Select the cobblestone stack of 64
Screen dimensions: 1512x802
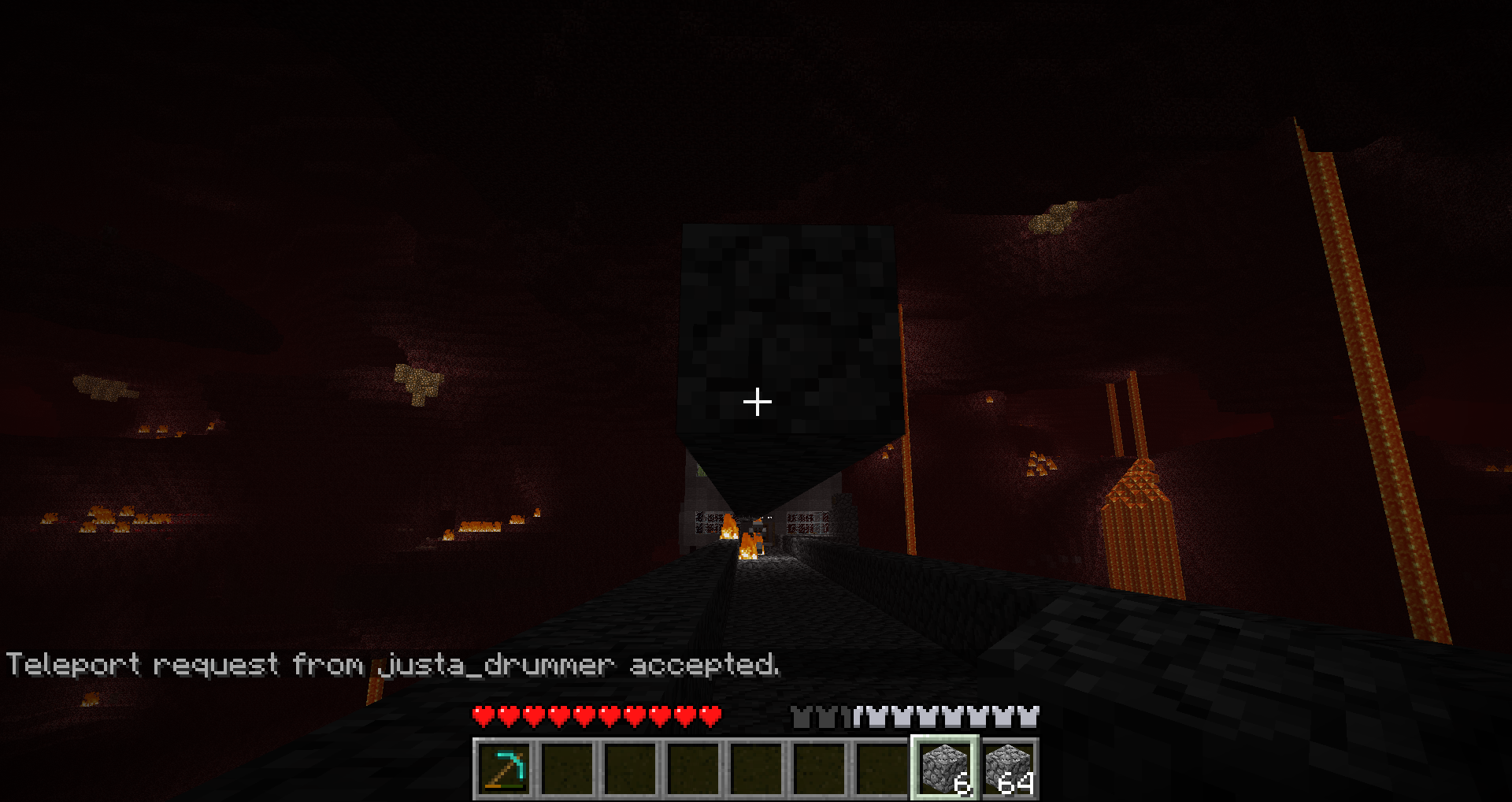click(x=1009, y=768)
